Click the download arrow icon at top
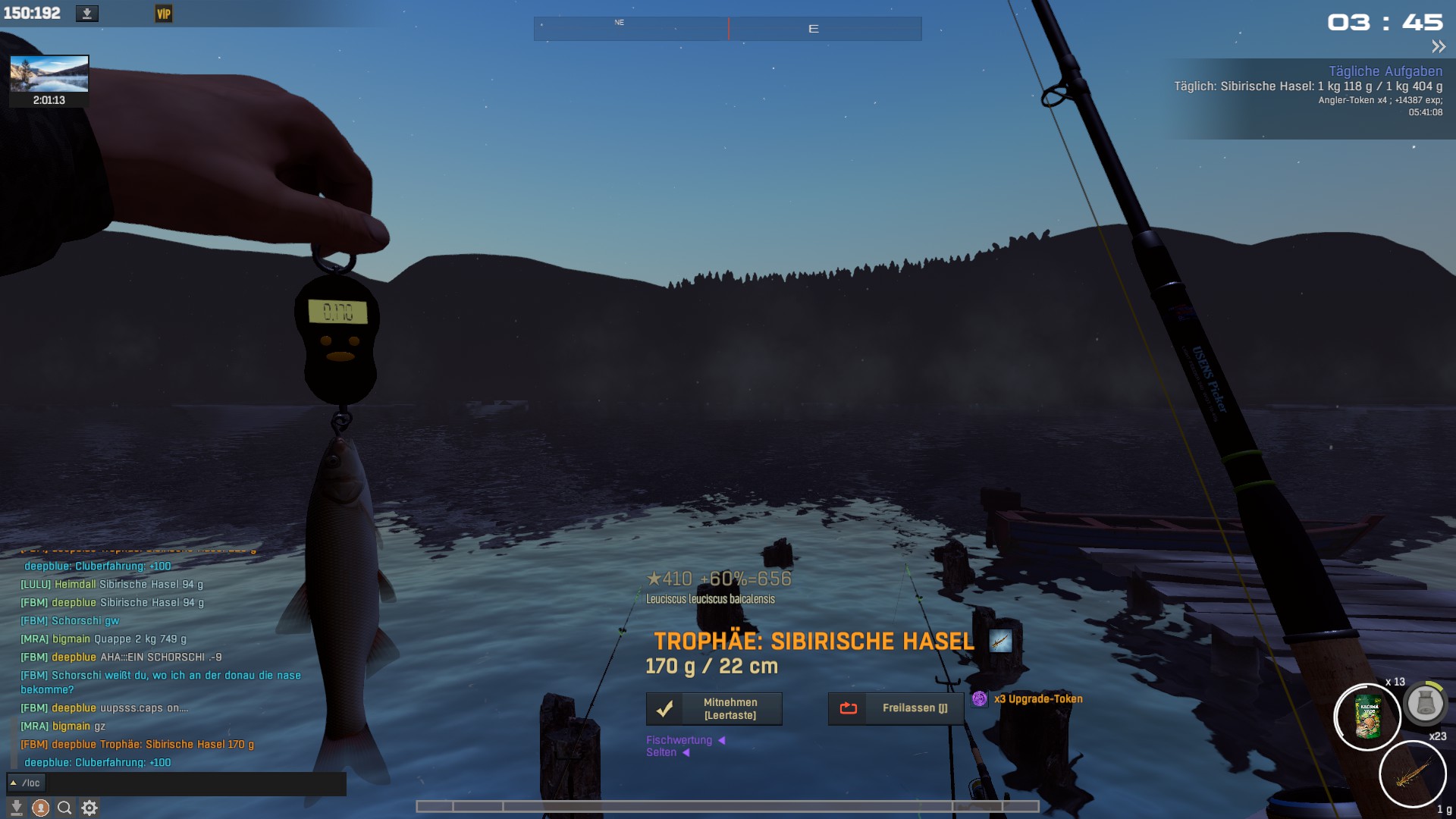Image resolution: width=1456 pixels, height=819 pixels. (87, 14)
